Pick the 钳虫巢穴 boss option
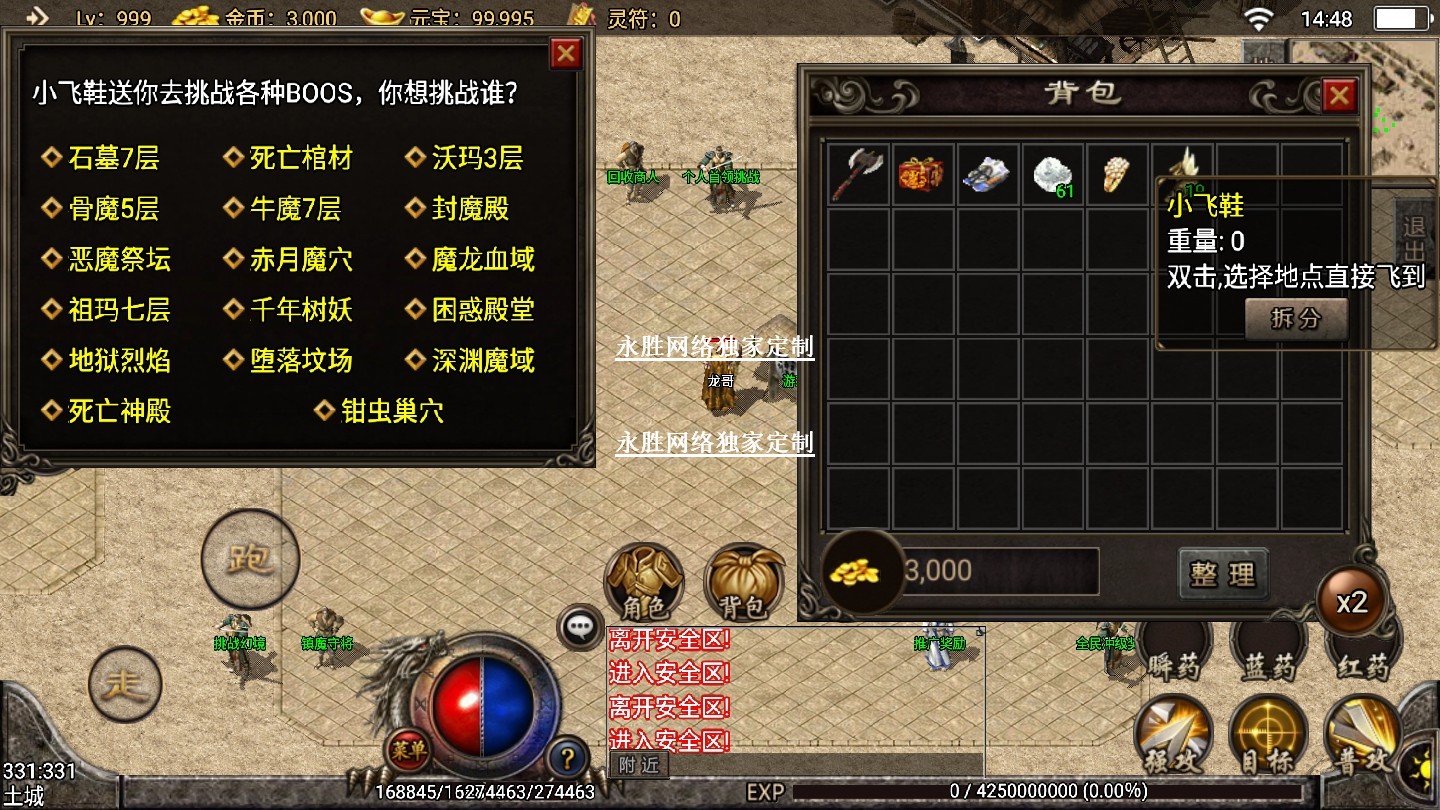 [x=392, y=411]
